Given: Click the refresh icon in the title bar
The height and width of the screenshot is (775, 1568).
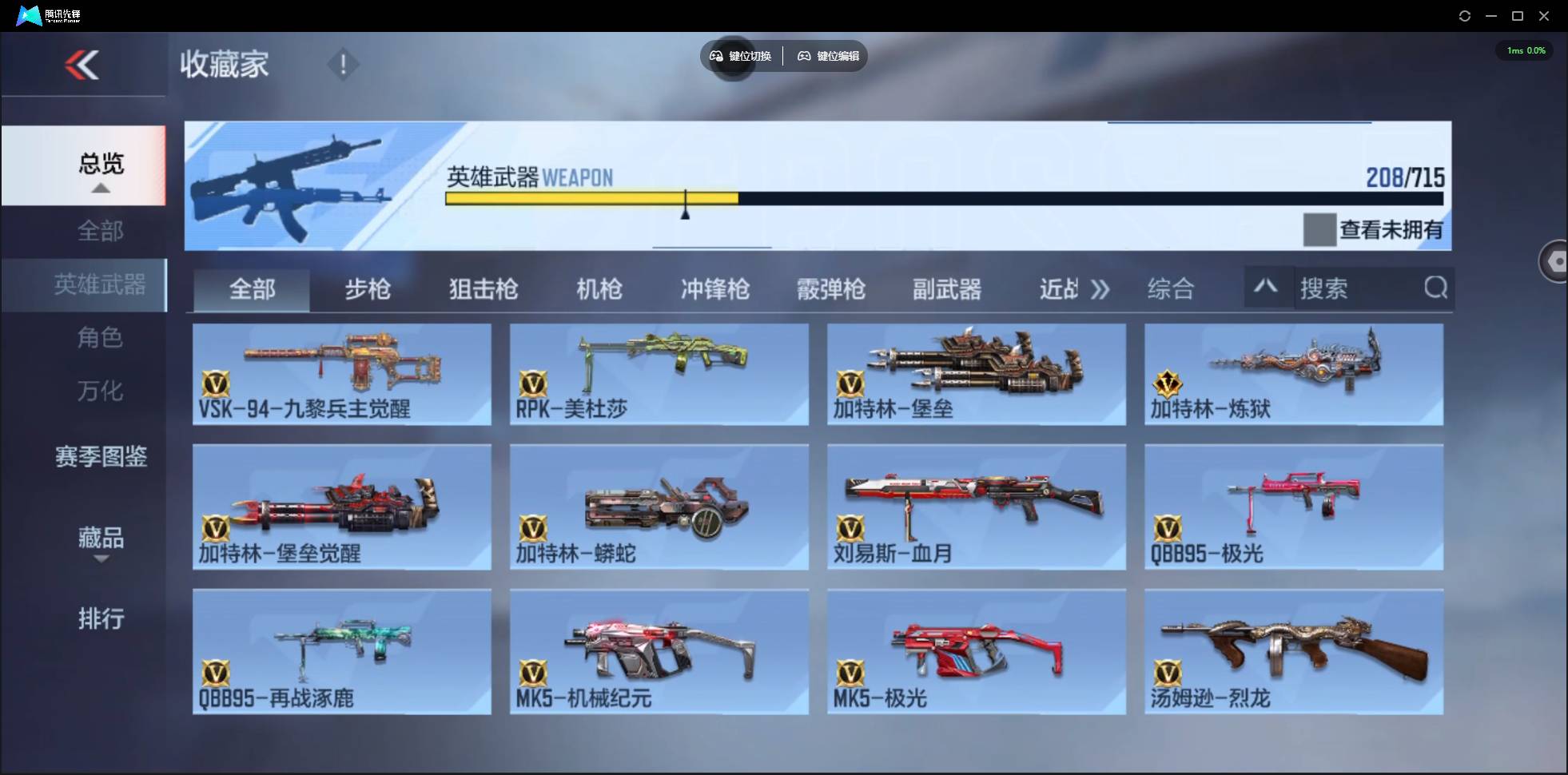Looking at the screenshot, I should [x=1466, y=15].
